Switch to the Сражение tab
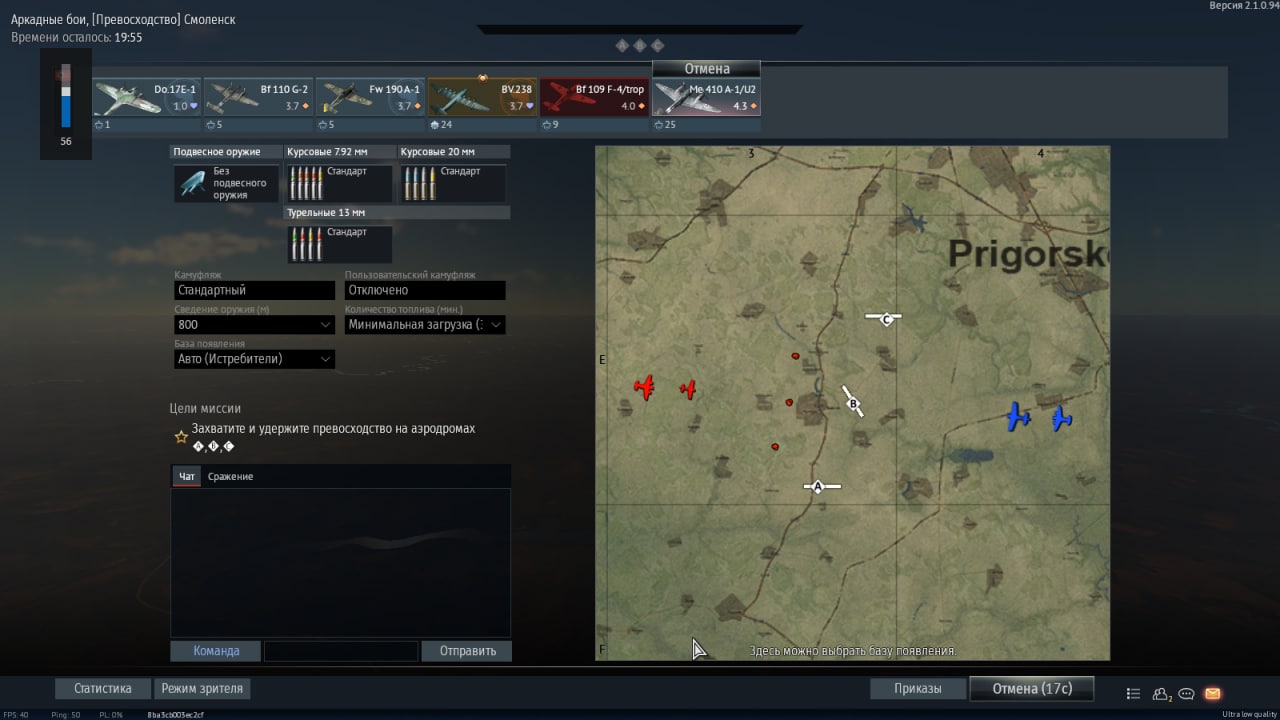 230,477
